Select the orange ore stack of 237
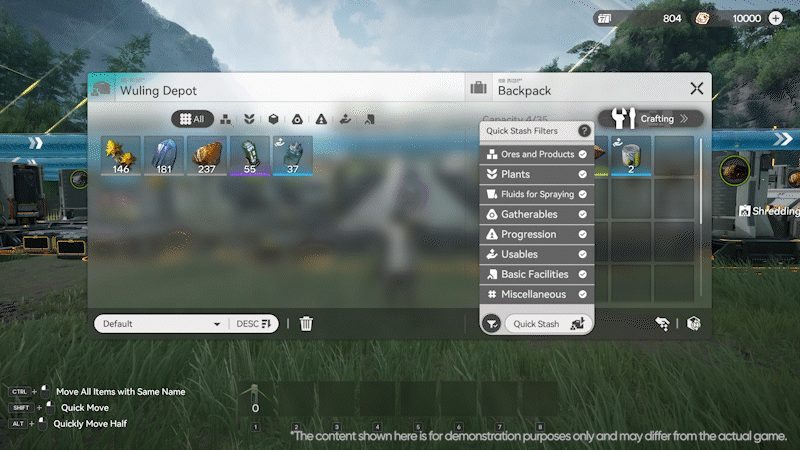800x450 pixels. (207, 155)
